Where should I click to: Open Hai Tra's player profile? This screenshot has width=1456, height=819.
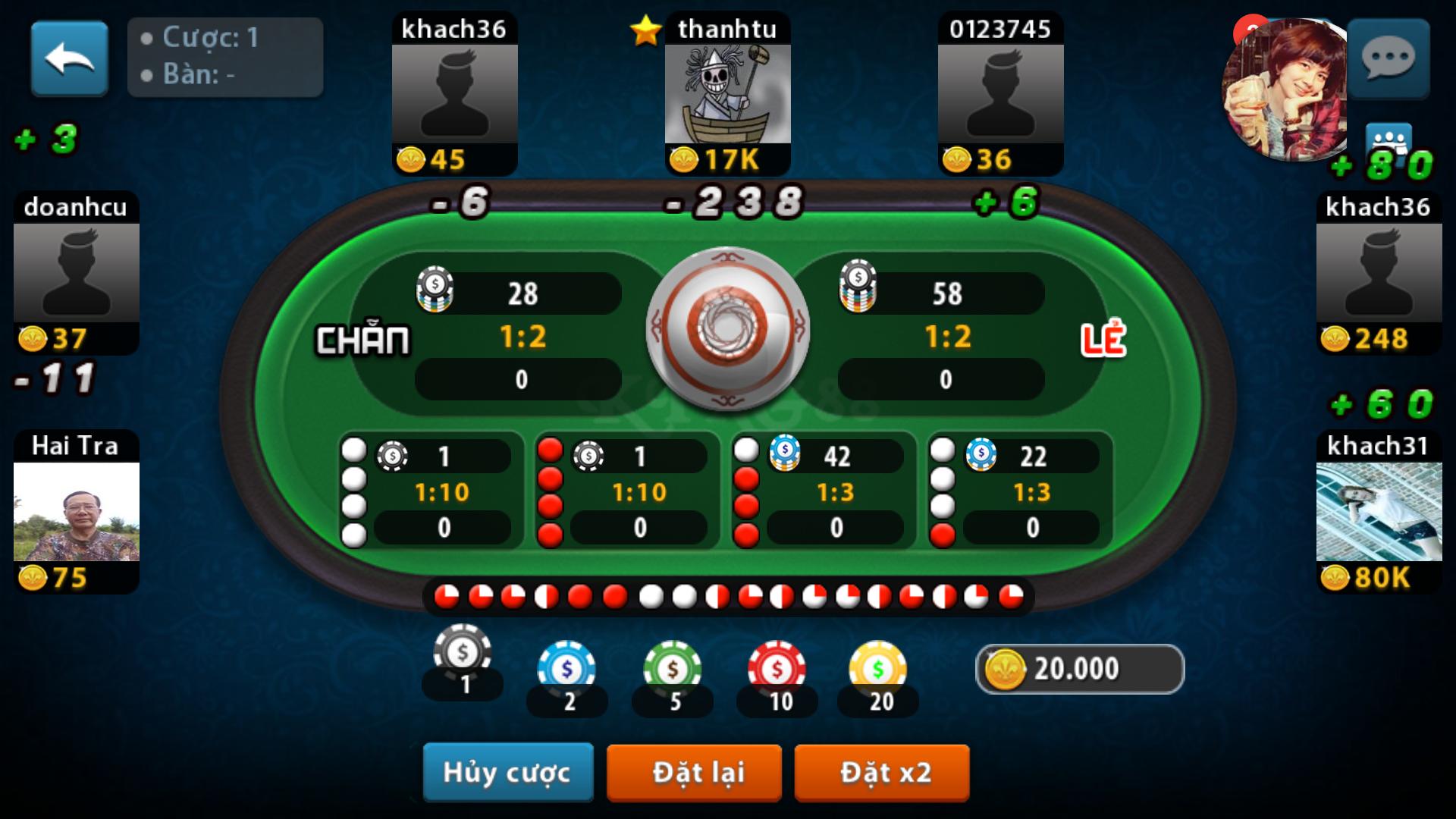pyautogui.click(x=76, y=511)
